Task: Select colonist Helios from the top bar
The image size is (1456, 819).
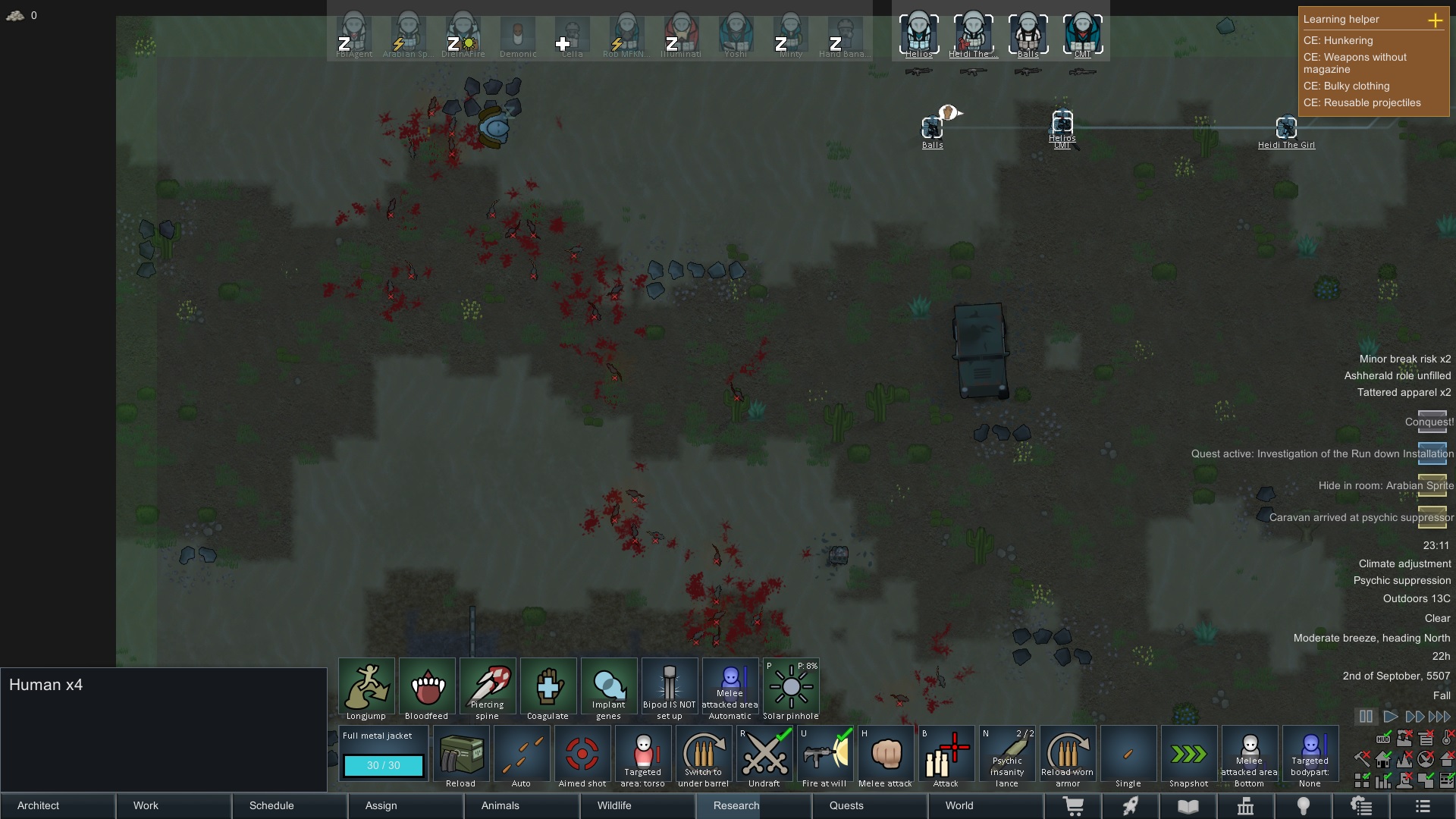Action: 920,32
